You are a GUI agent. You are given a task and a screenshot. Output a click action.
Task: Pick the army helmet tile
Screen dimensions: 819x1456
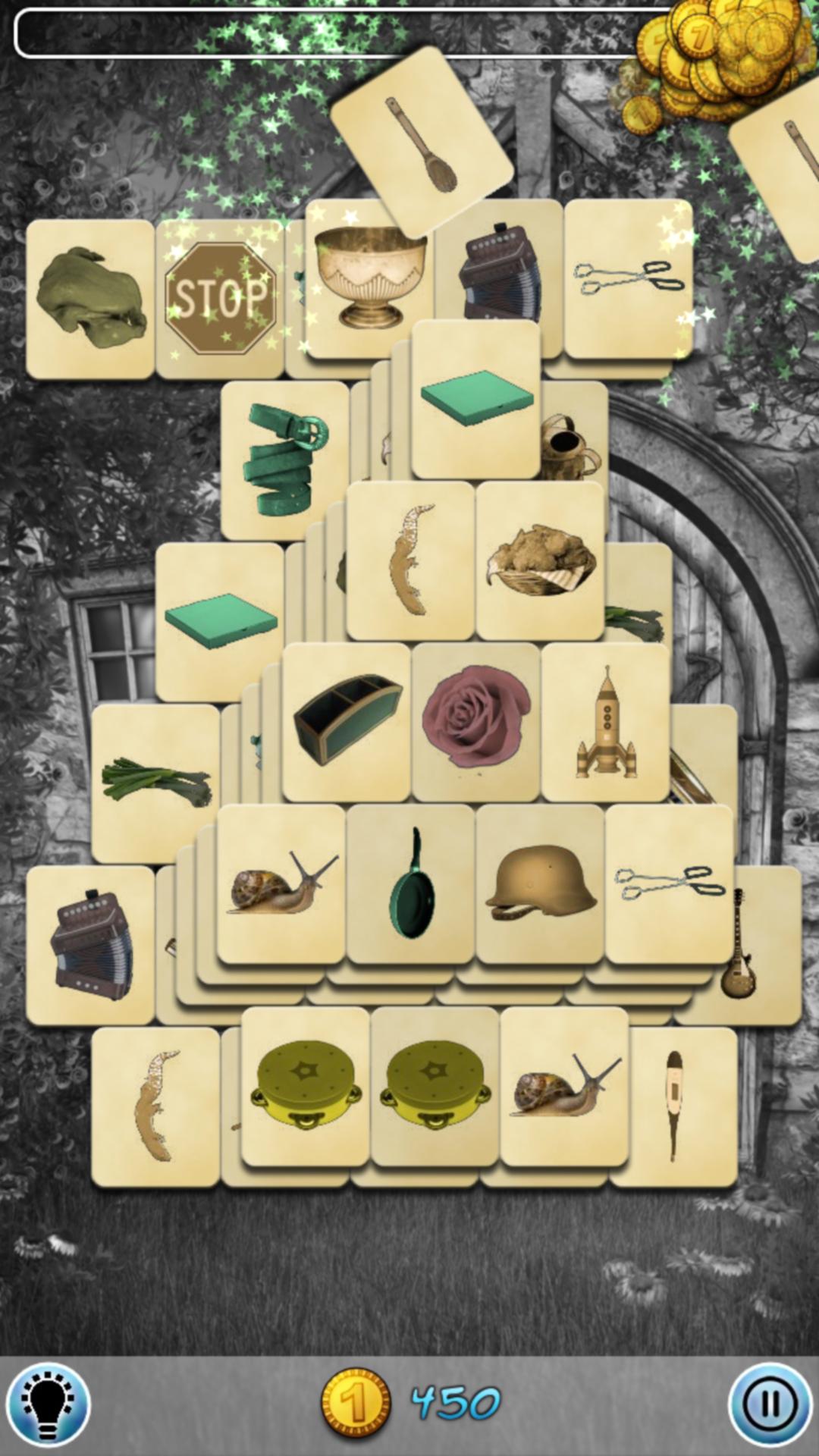pyautogui.click(x=540, y=884)
